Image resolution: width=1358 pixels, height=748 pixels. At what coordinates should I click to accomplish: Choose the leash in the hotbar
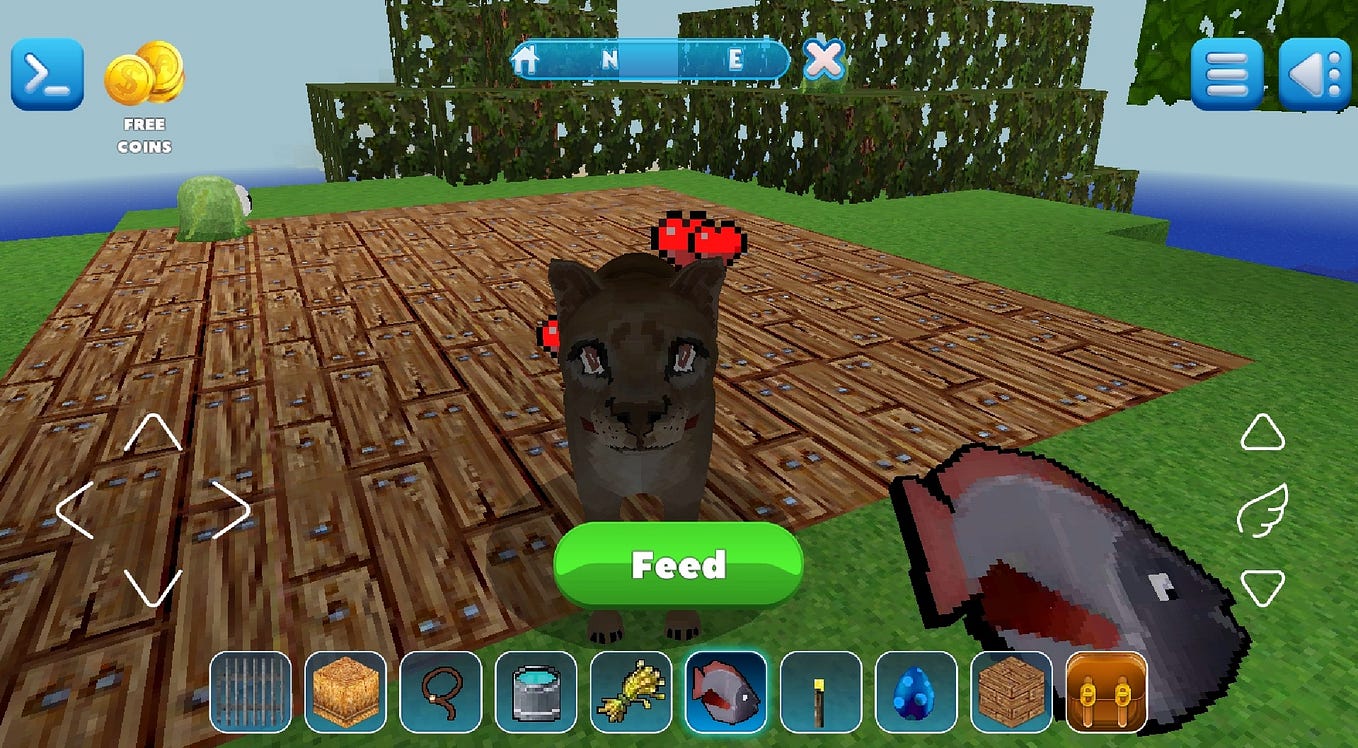pyautogui.click(x=440, y=691)
